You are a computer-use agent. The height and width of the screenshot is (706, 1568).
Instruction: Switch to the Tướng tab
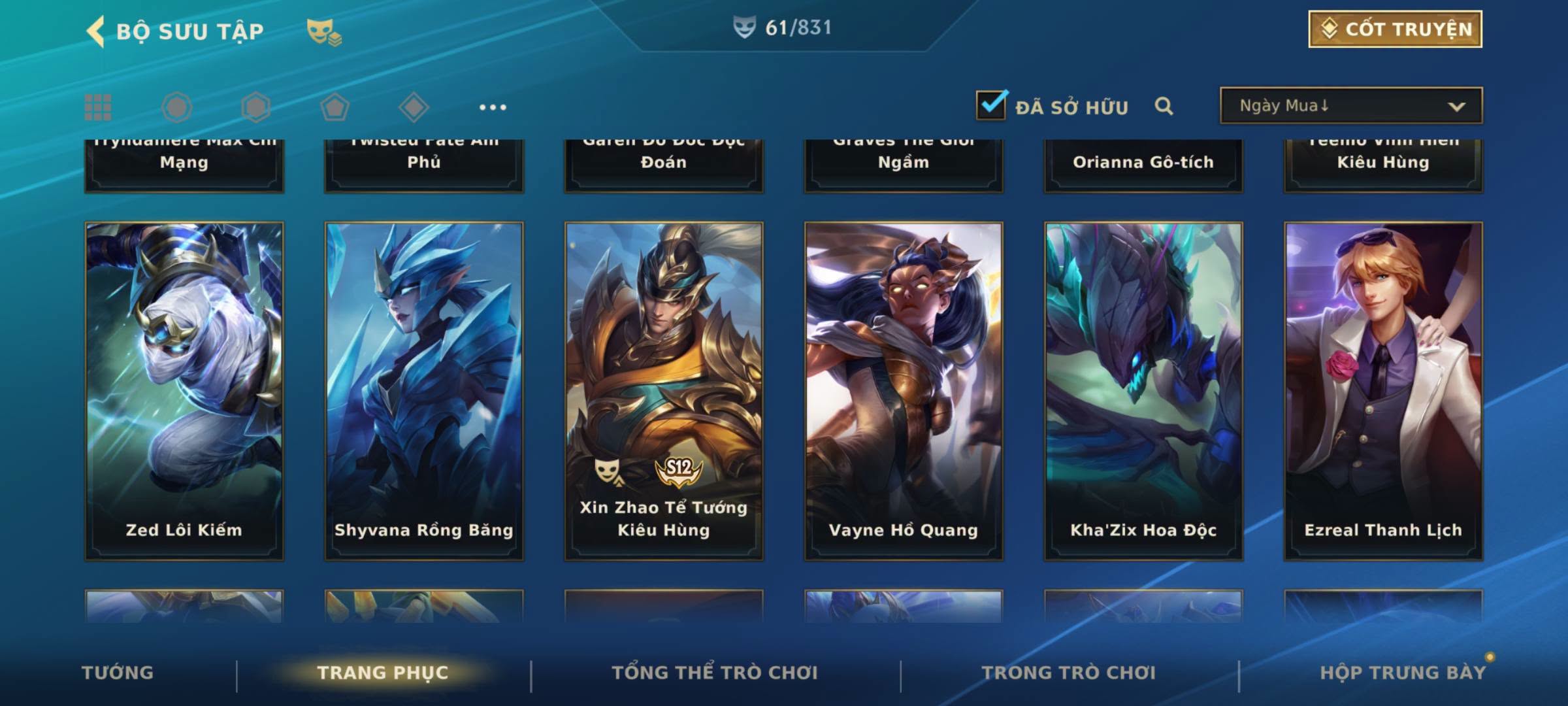pos(118,673)
